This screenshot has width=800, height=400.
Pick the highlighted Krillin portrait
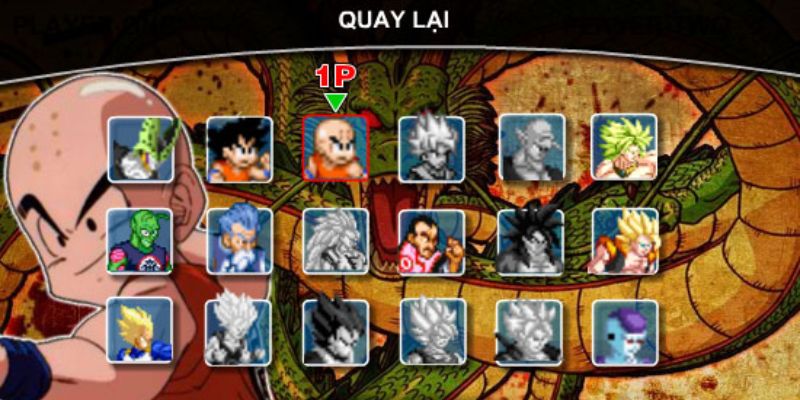tap(335, 148)
